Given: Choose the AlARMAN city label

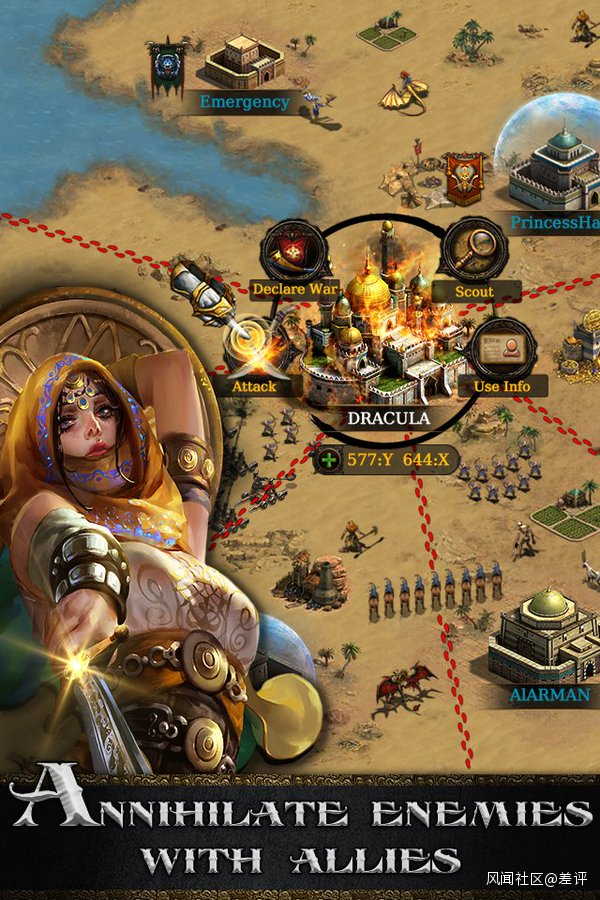Looking at the screenshot, I should coord(547,693).
